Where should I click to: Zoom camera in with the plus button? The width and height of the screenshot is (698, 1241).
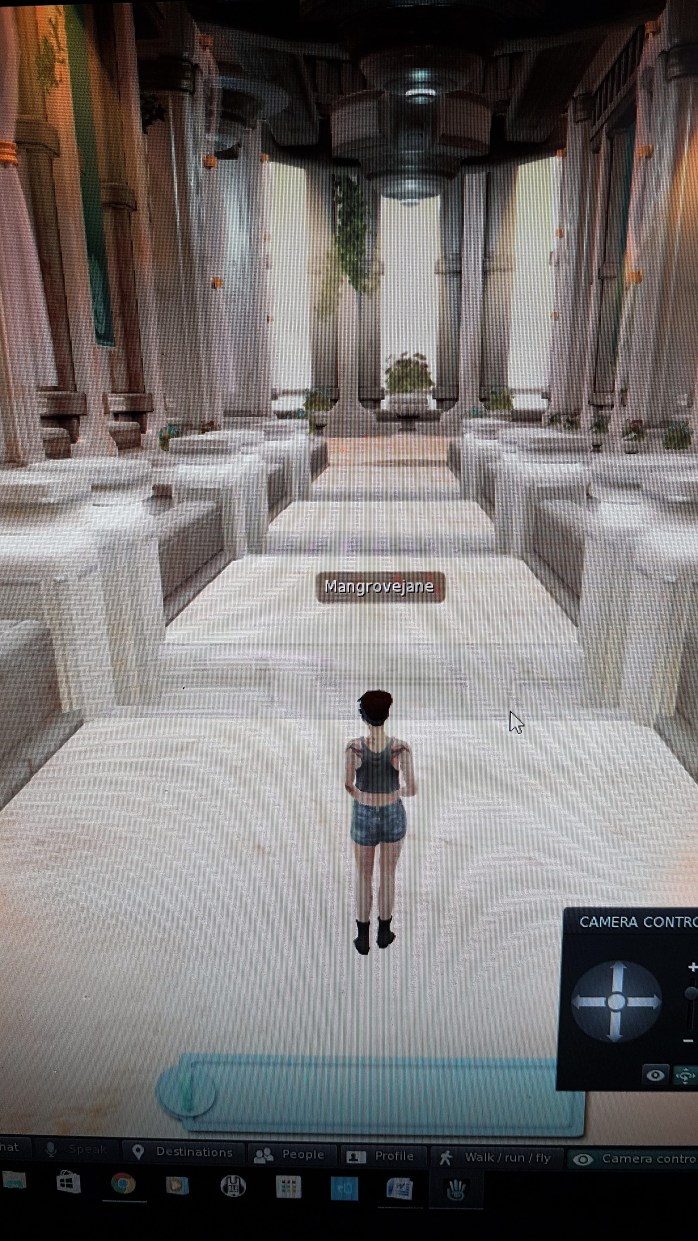point(691,967)
